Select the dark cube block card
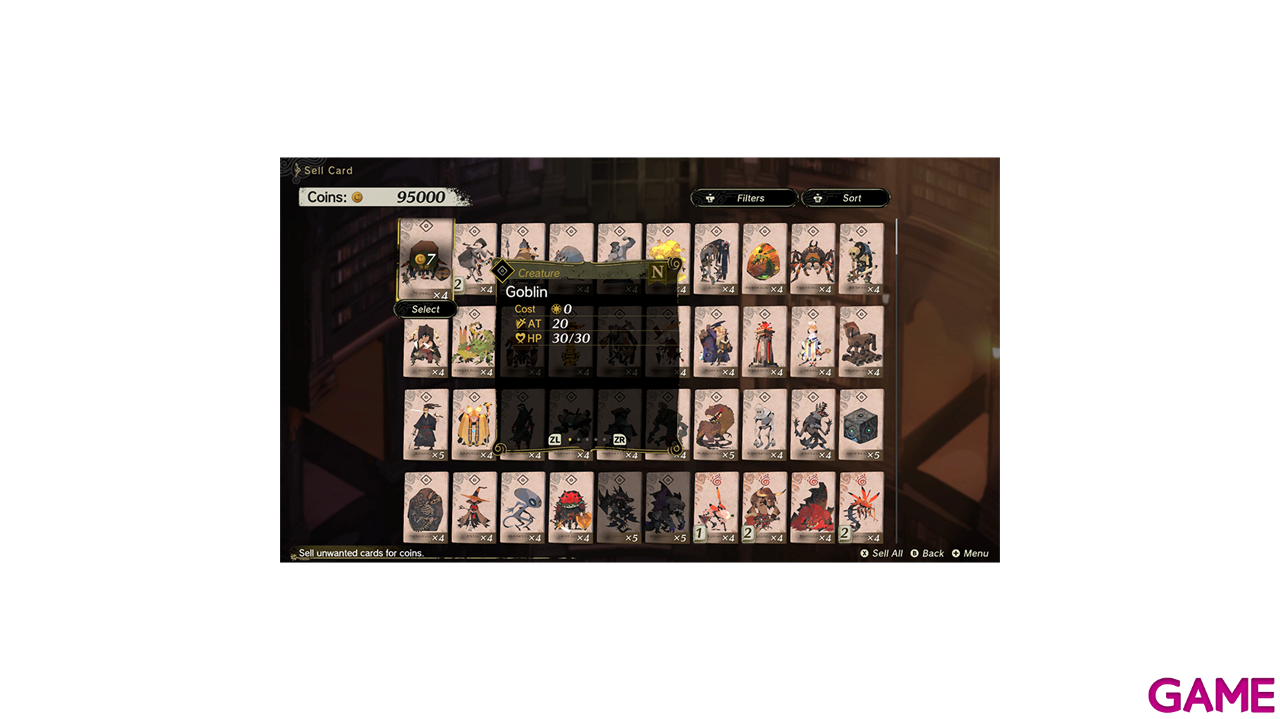The image size is (1280, 719). pyautogui.click(x=861, y=425)
